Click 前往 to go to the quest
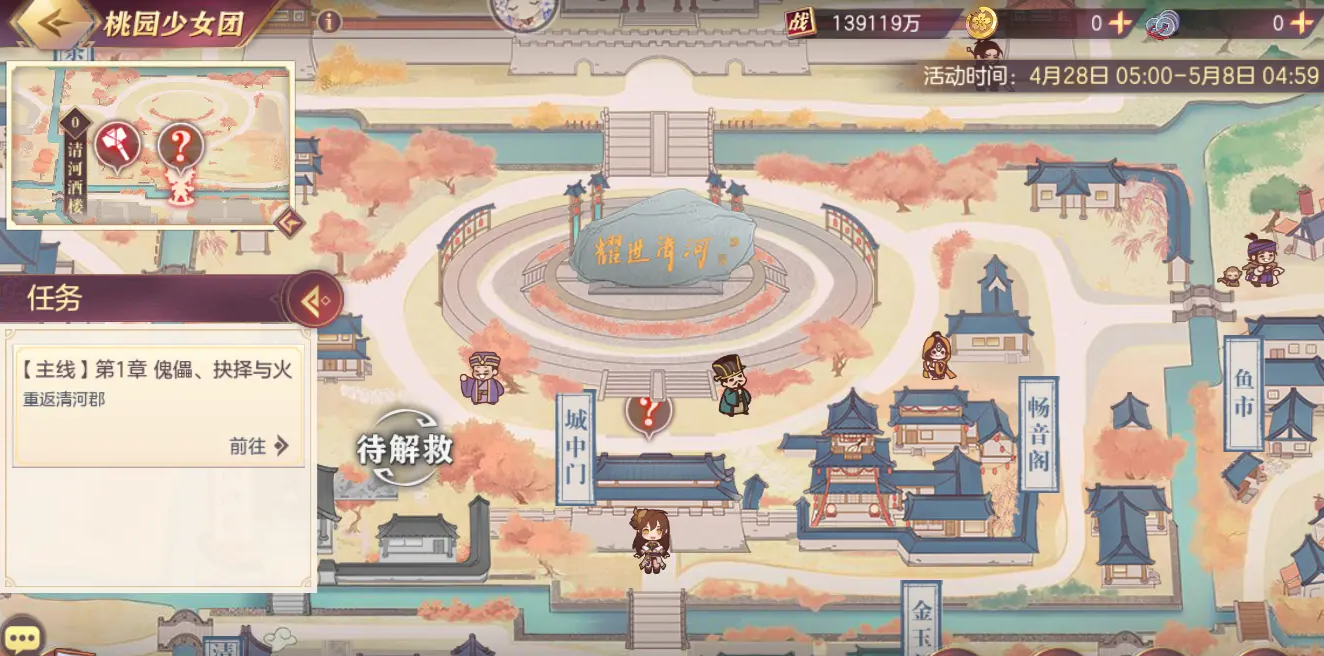The height and width of the screenshot is (656, 1324). click(x=259, y=446)
